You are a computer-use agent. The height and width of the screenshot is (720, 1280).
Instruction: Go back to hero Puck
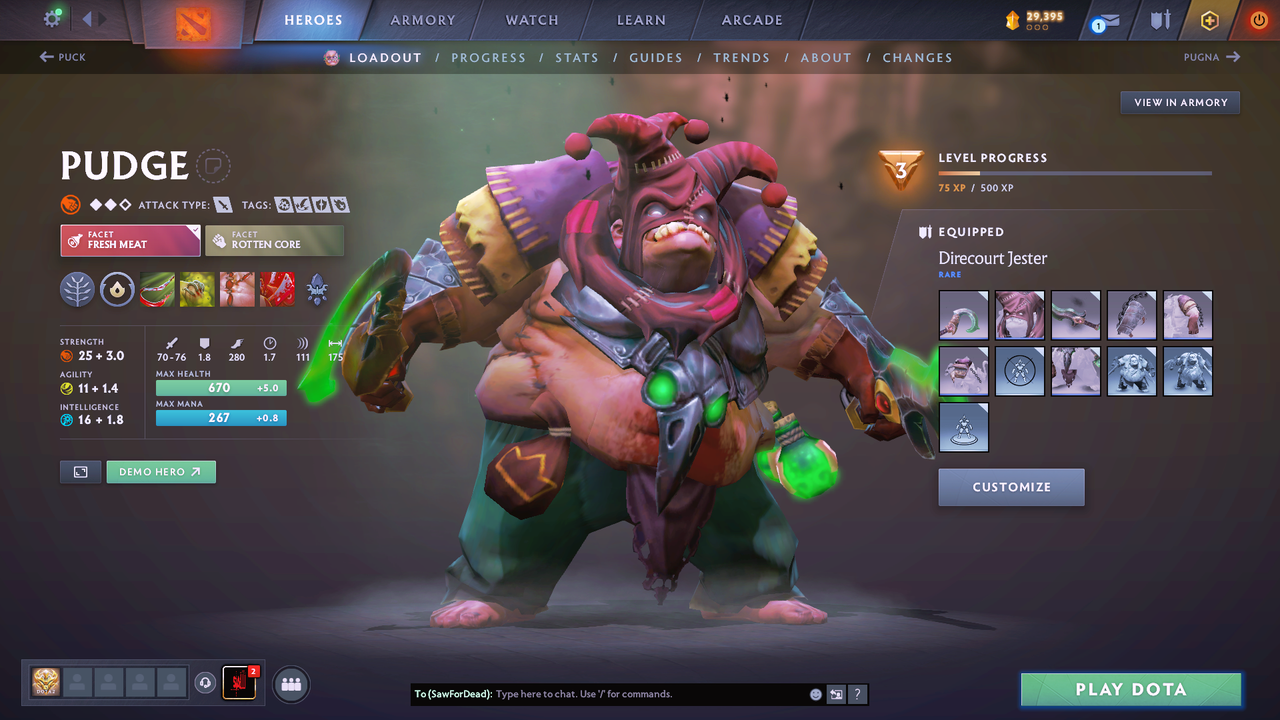tap(63, 57)
